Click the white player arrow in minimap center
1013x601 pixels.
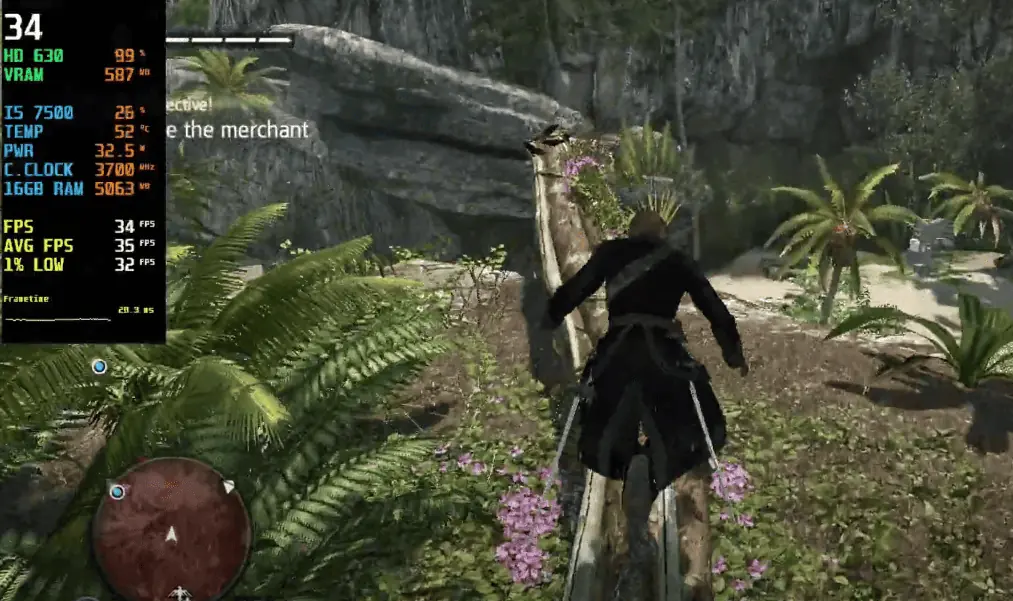171,535
